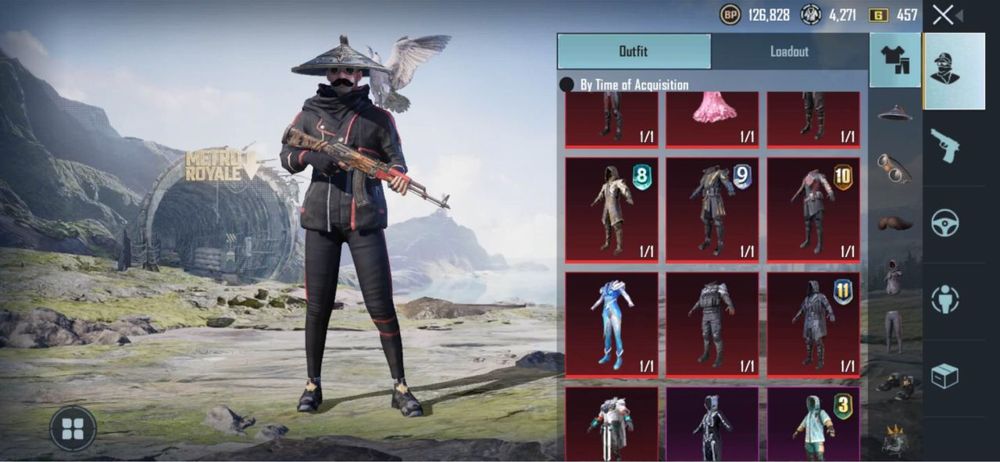Screen dimensions: 1000x462
Task: Select the Outfit tab
Action: point(634,51)
